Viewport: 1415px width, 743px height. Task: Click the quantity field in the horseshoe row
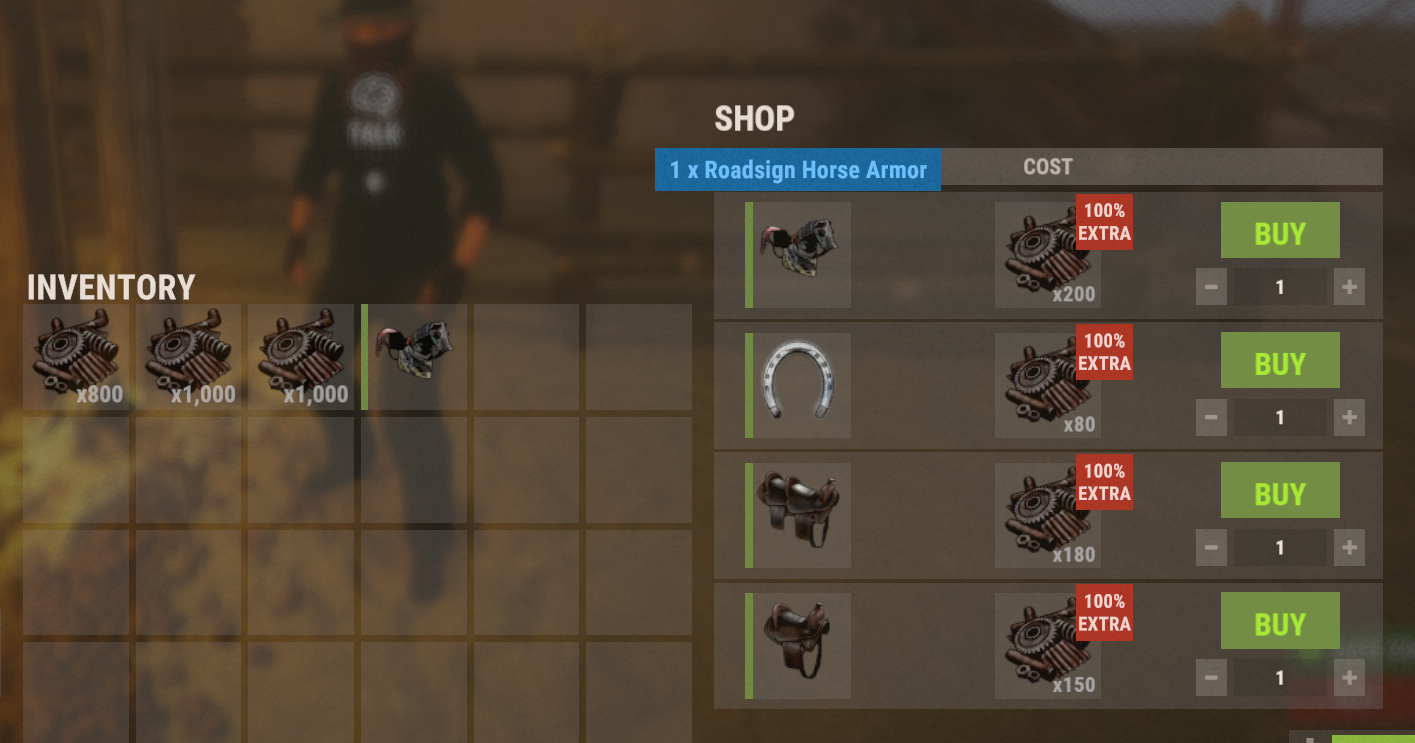(1279, 418)
